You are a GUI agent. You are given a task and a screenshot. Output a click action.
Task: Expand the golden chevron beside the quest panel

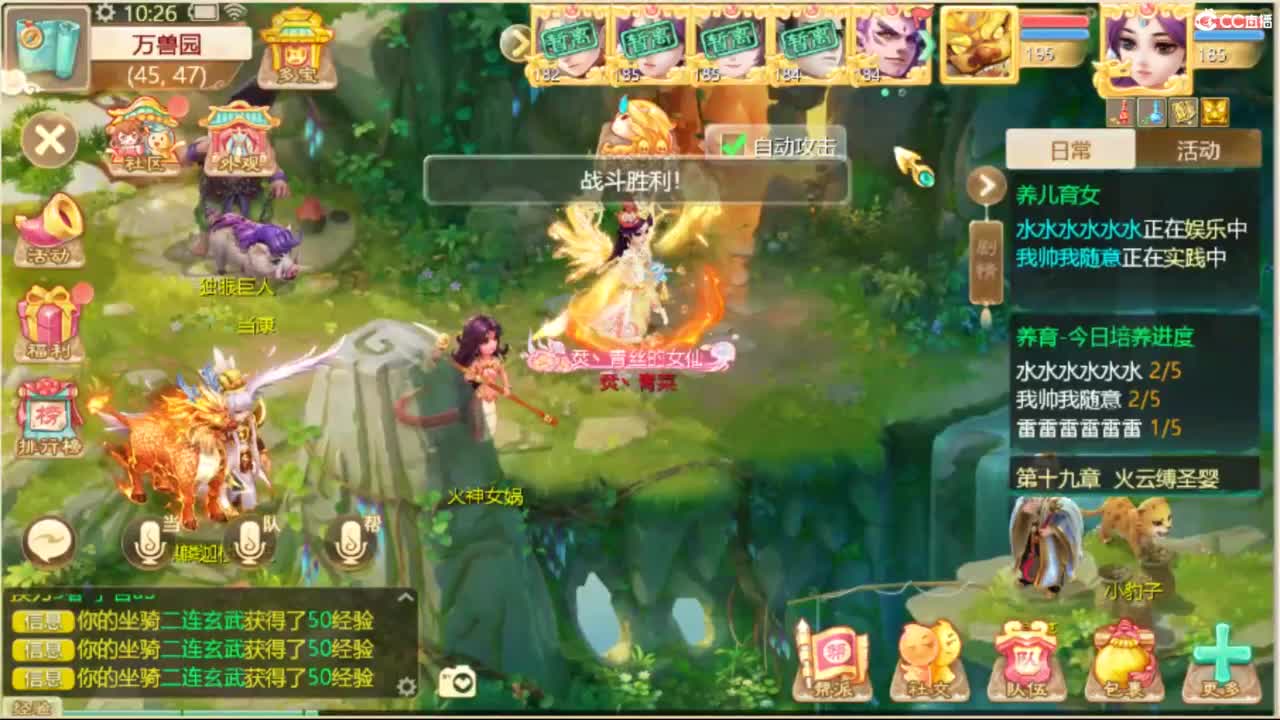point(985,186)
